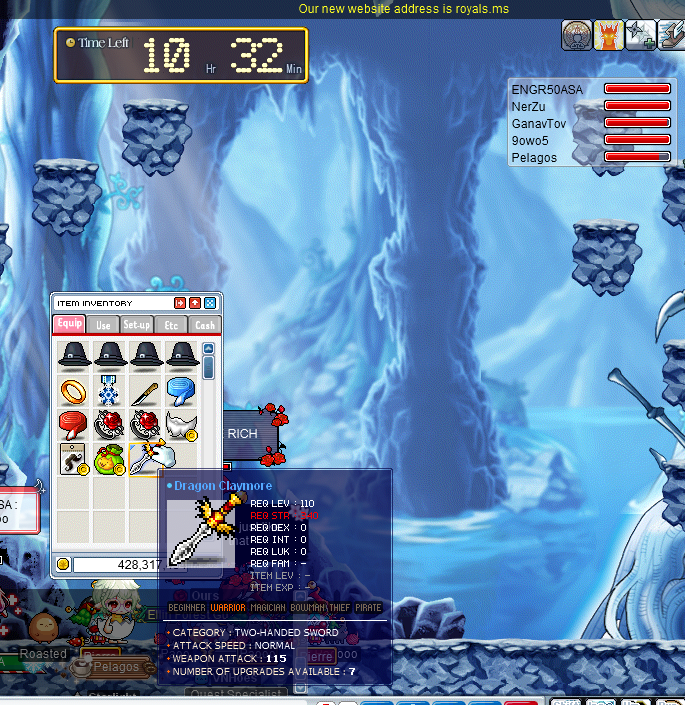Screen dimensions: 685x705
Task: Click the blue grid button on inventory title
Action: [210, 303]
